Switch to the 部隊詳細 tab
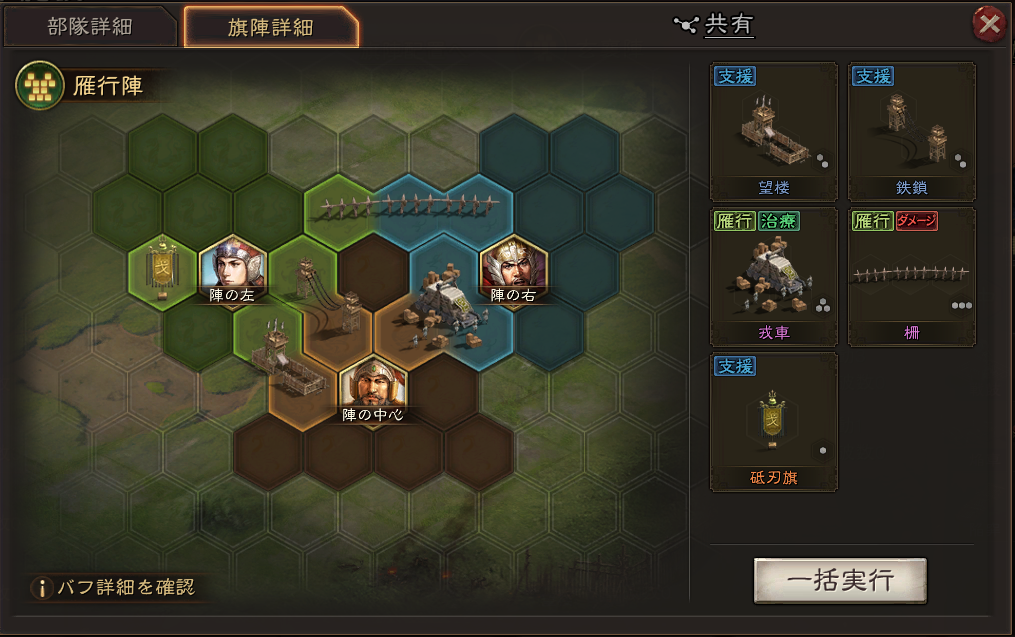This screenshot has height=637, width=1015. [89, 26]
